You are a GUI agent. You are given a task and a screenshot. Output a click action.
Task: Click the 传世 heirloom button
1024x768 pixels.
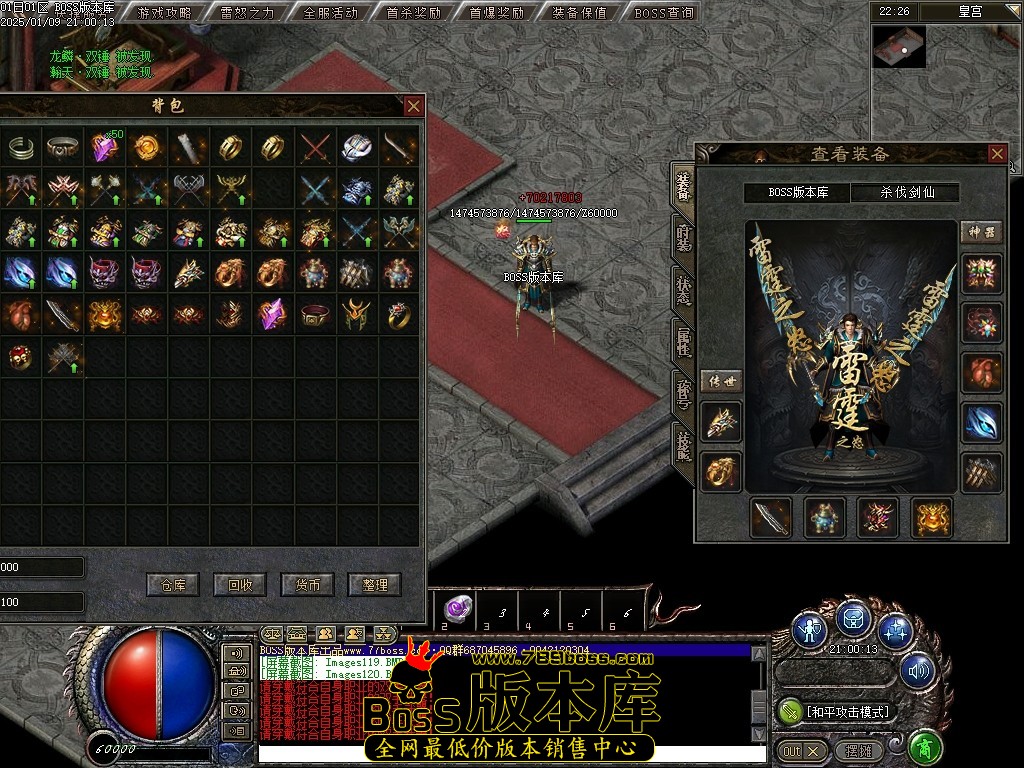[720, 381]
